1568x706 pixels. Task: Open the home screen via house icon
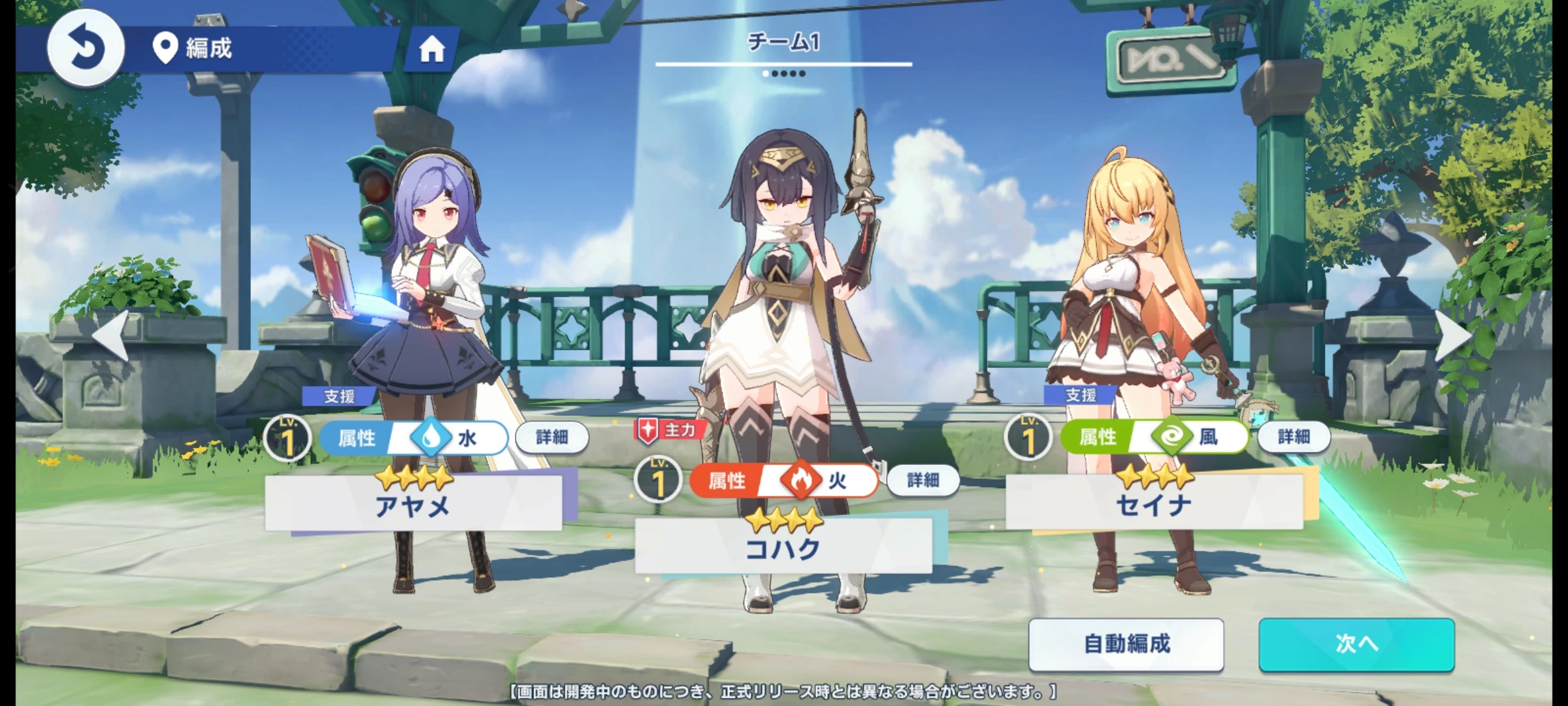coord(432,49)
